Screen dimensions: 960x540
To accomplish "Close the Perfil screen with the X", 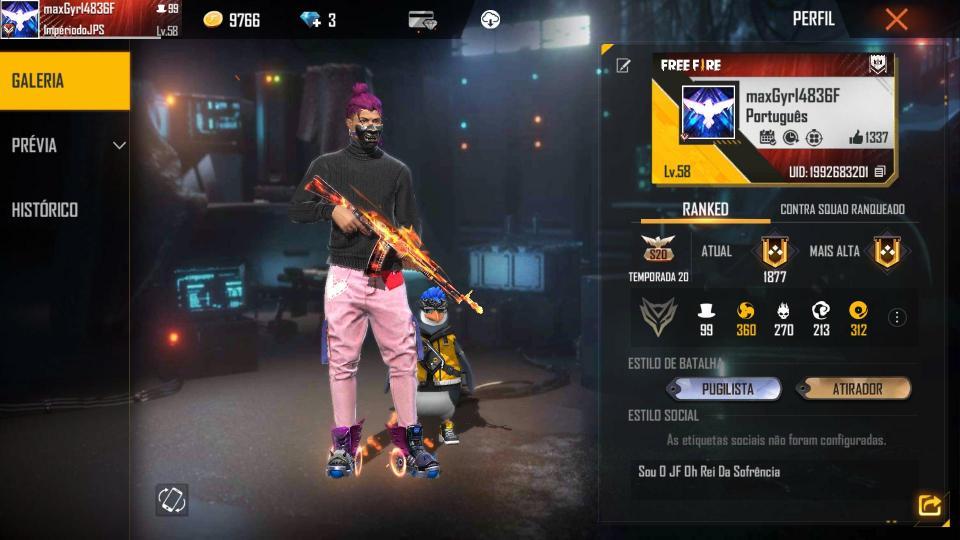I will [896, 19].
